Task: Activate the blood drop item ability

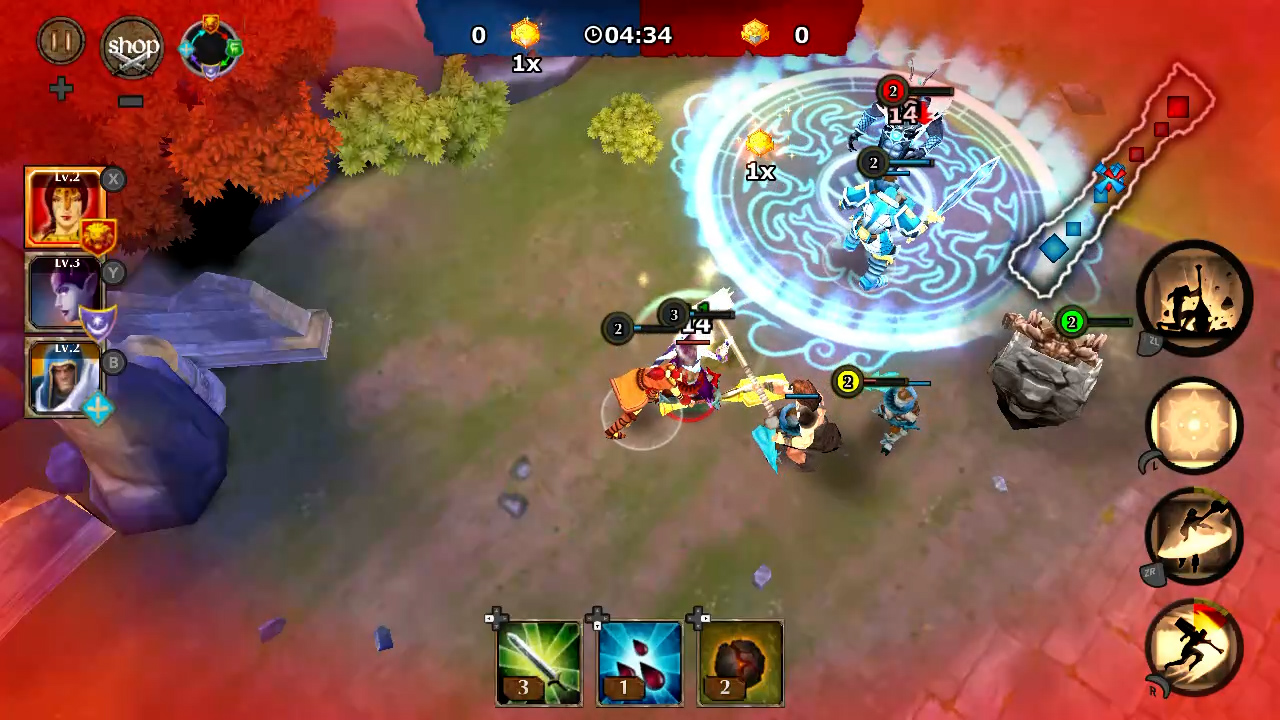Action: point(639,660)
